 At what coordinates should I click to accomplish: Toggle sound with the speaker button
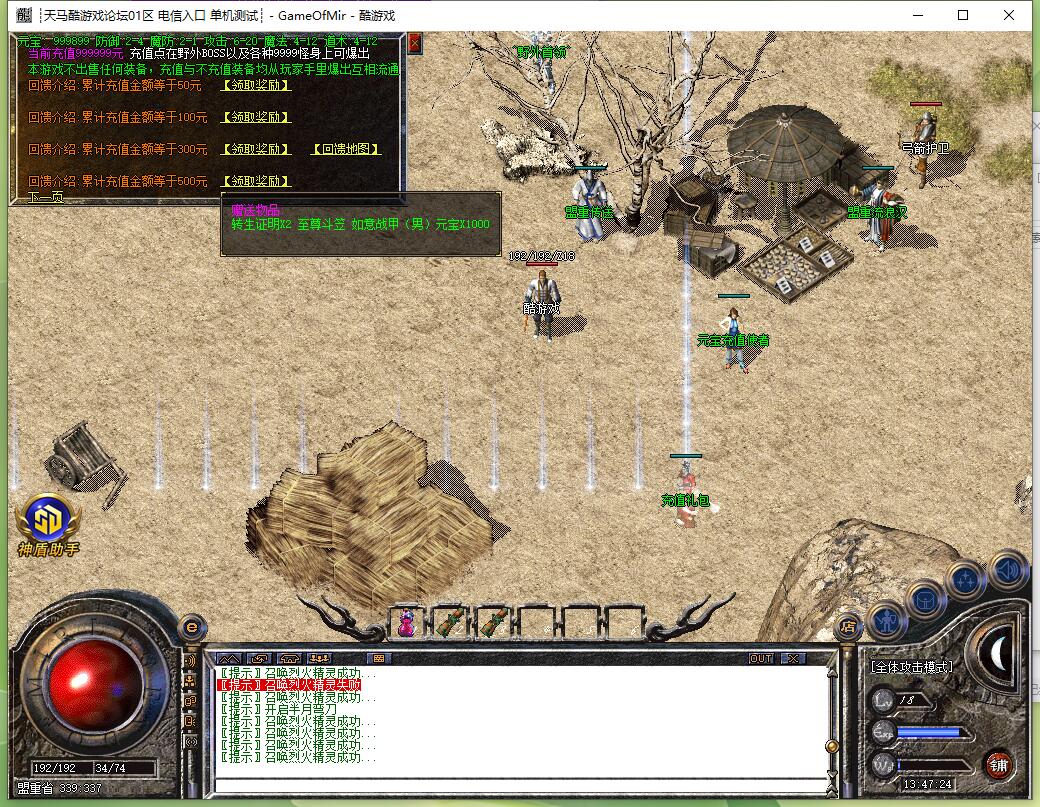coord(1008,570)
